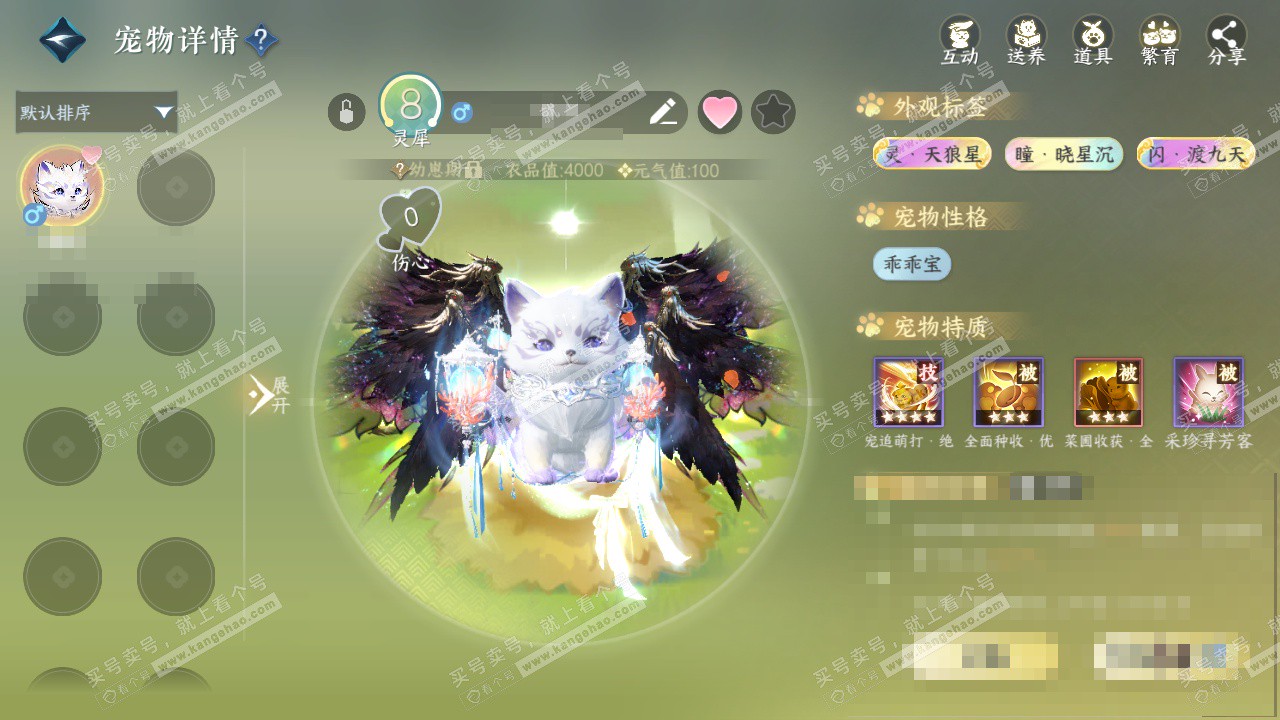Open the 繁育 breeding menu

tap(1160, 40)
